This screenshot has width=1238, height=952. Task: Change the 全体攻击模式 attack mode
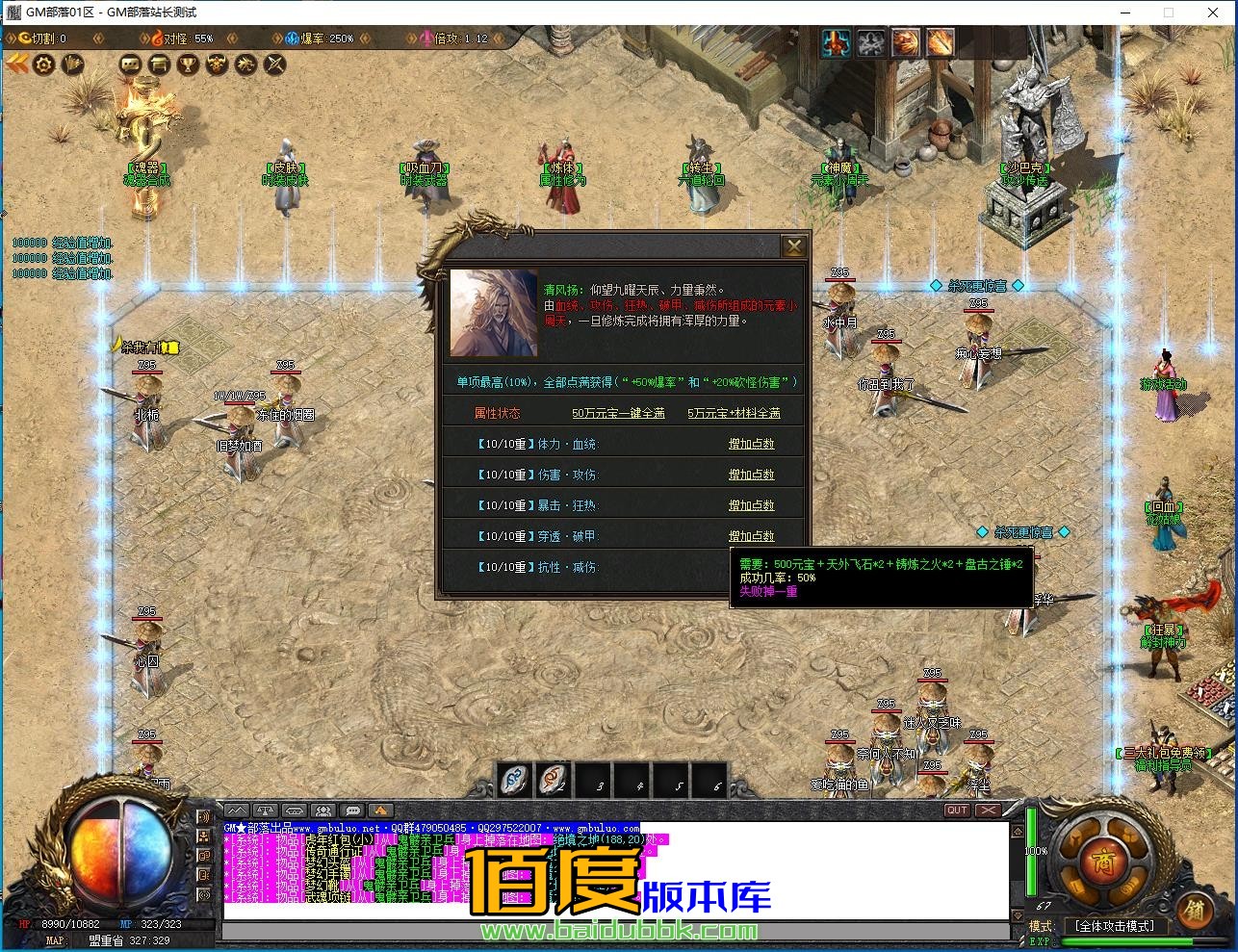[x=1115, y=926]
